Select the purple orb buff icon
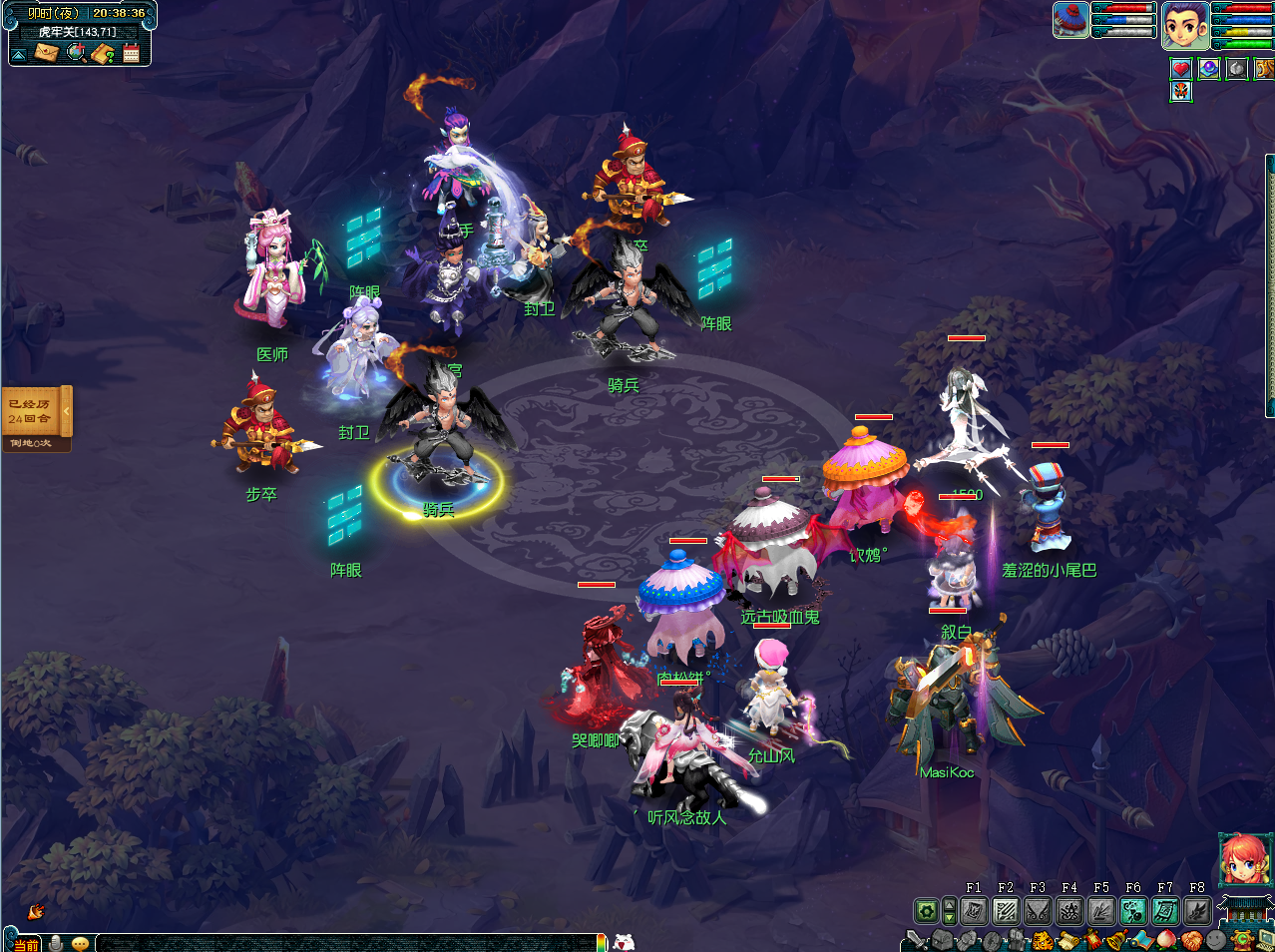The height and width of the screenshot is (952, 1275). click(x=1209, y=68)
